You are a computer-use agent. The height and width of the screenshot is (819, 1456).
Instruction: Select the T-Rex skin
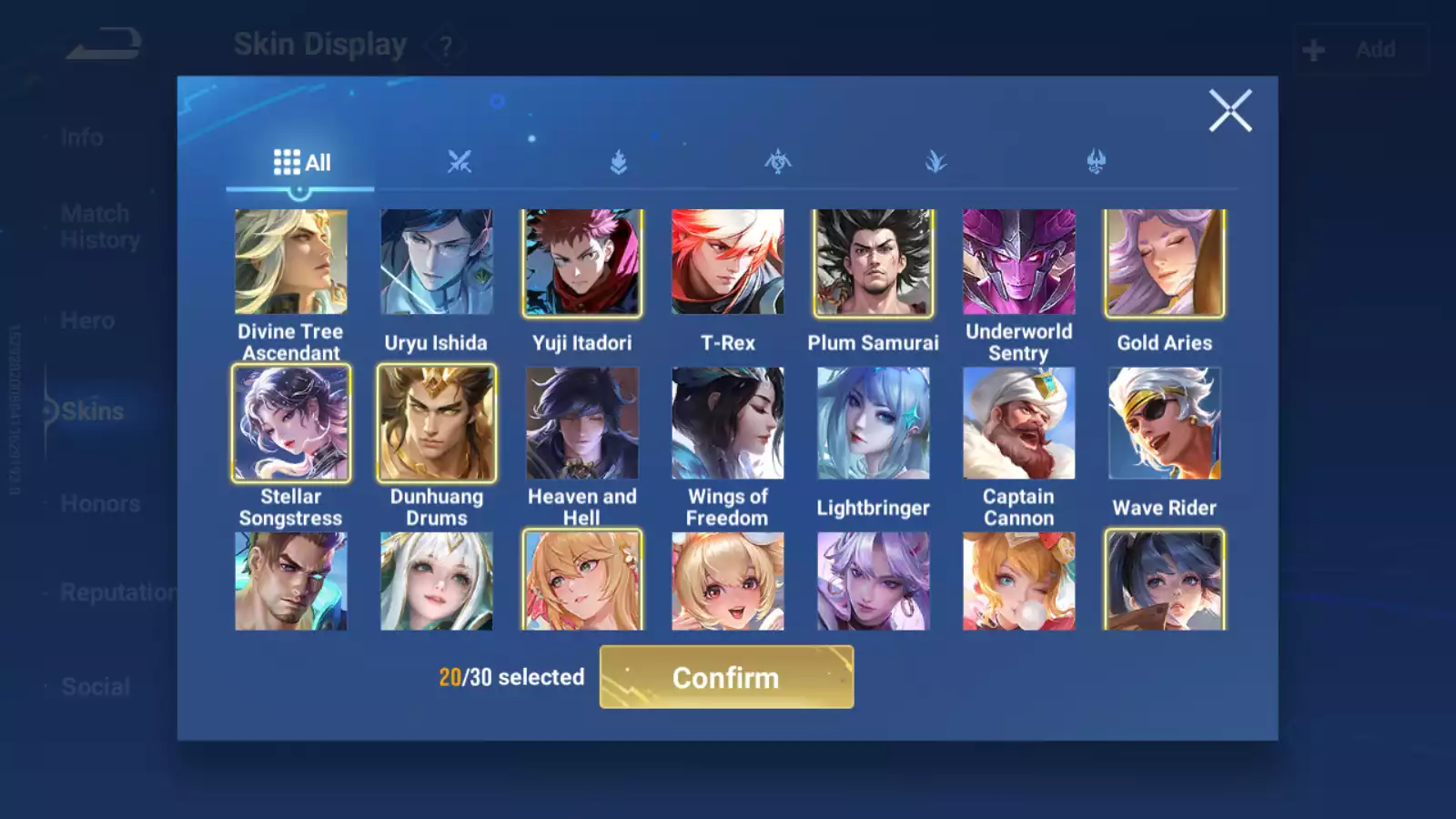[x=727, y=263]
